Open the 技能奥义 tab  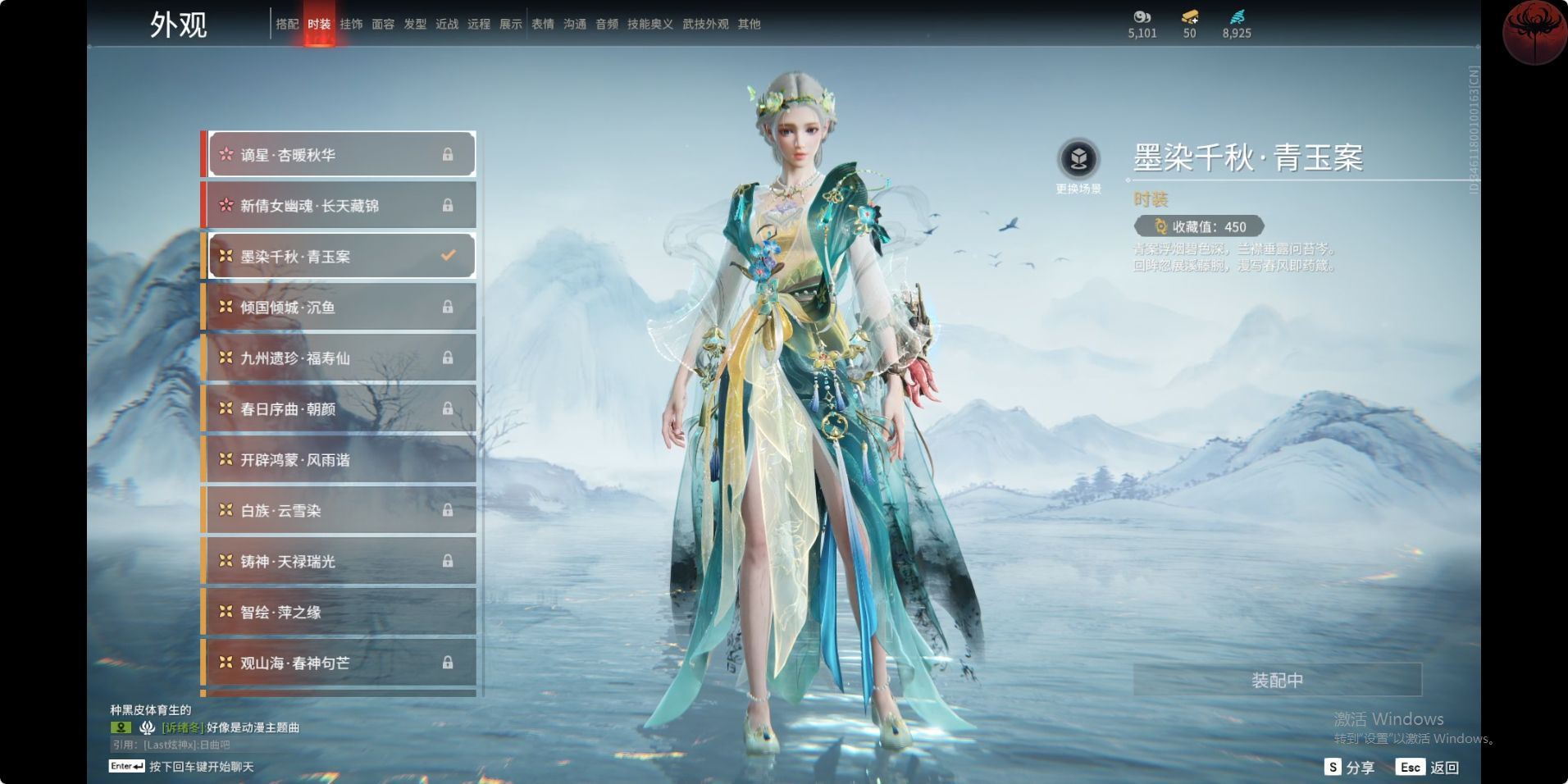point(650,25)
